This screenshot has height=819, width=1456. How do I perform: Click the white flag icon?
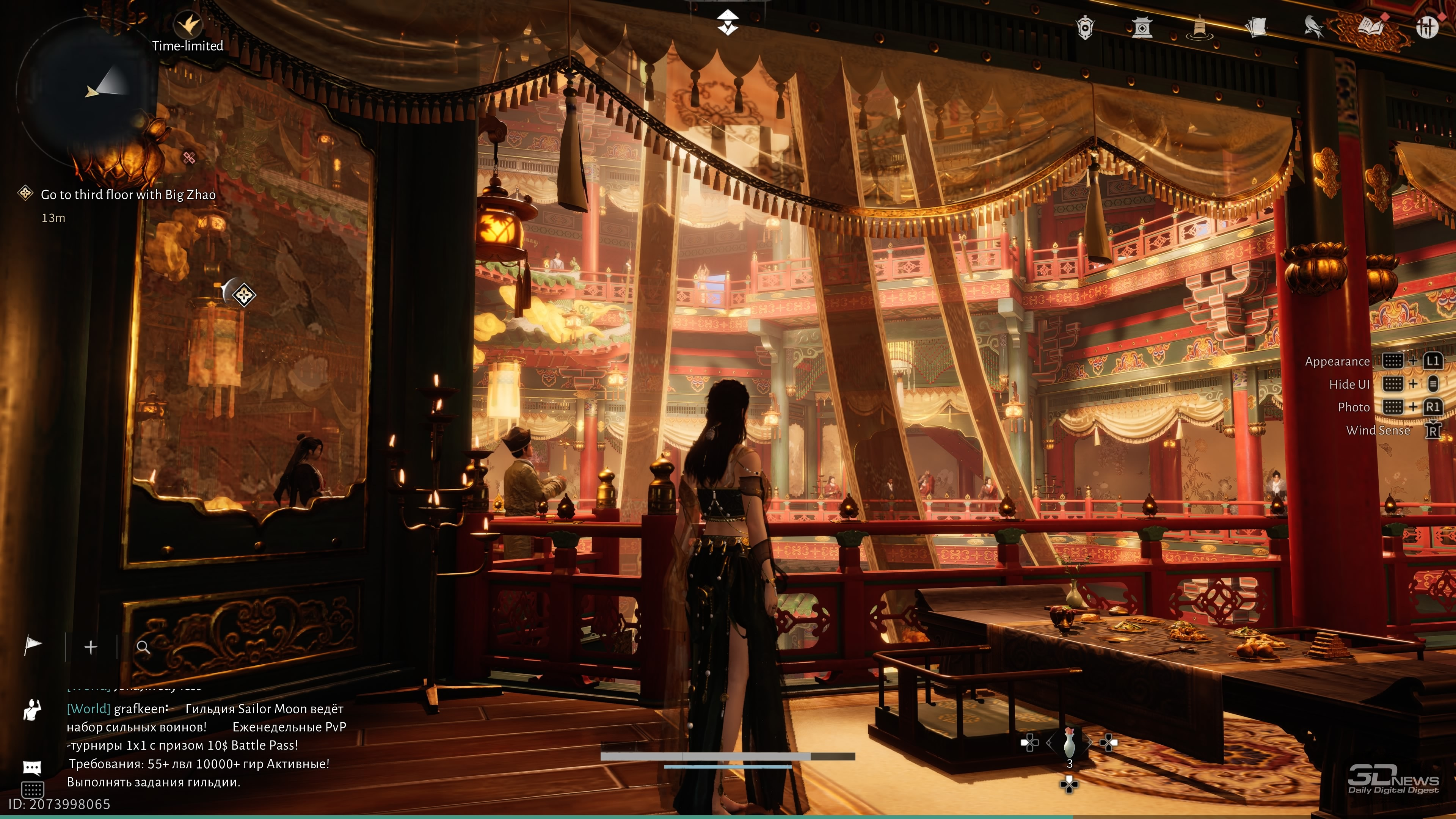pos(33,645)
